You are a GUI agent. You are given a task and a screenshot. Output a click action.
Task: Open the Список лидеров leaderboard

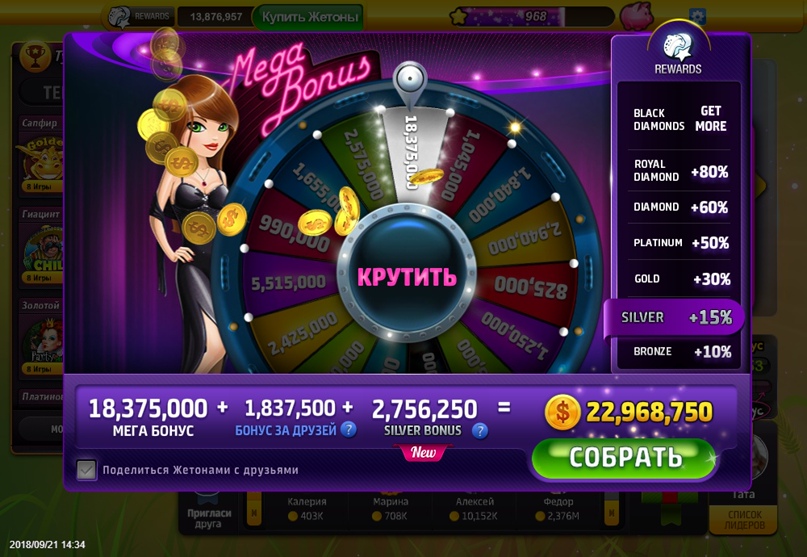[x=742, y=519]
